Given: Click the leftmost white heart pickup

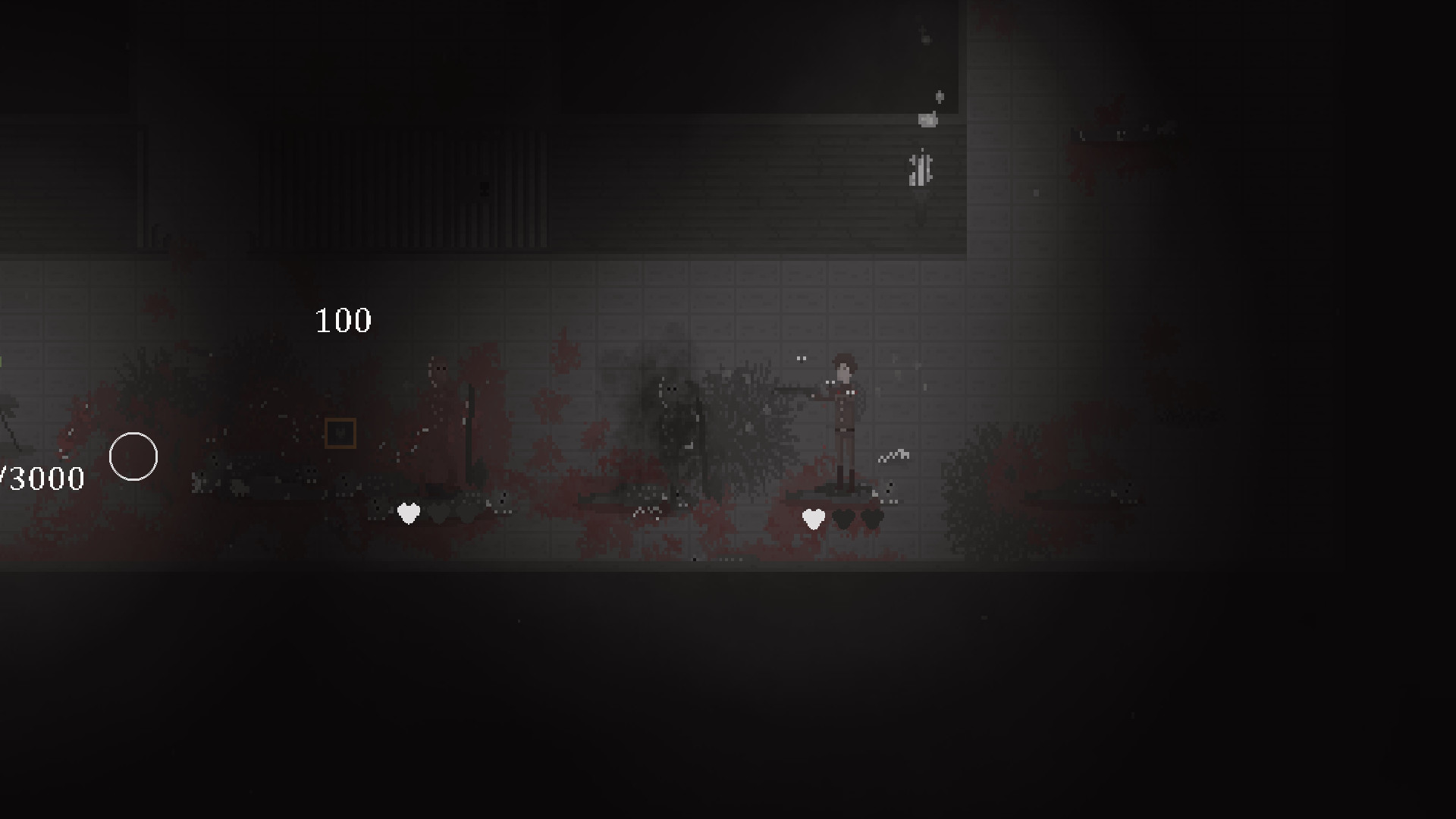Looking at the screenshot, I should (409, 513).
